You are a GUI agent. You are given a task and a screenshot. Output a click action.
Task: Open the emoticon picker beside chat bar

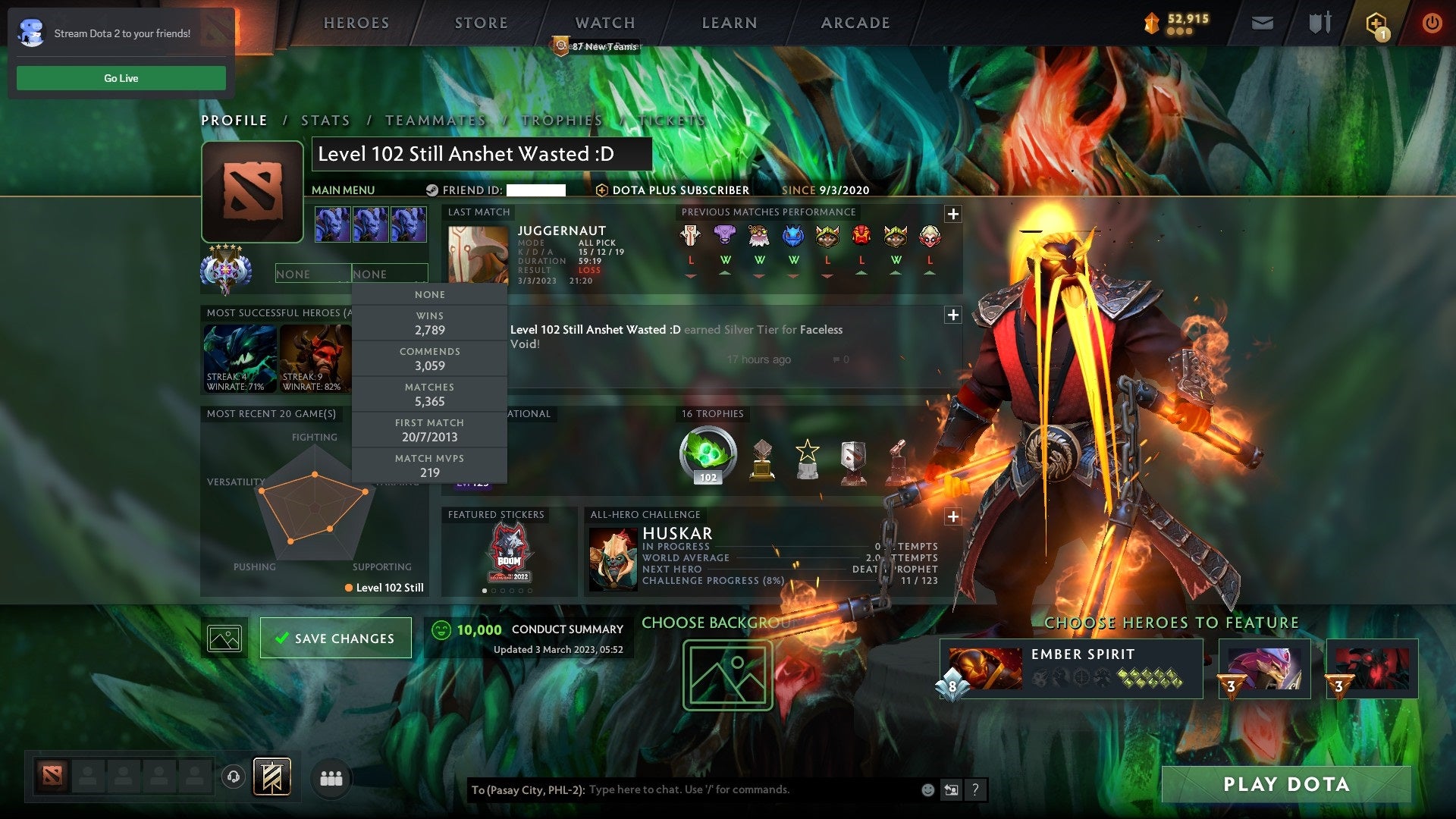click(x=927, y=789)
